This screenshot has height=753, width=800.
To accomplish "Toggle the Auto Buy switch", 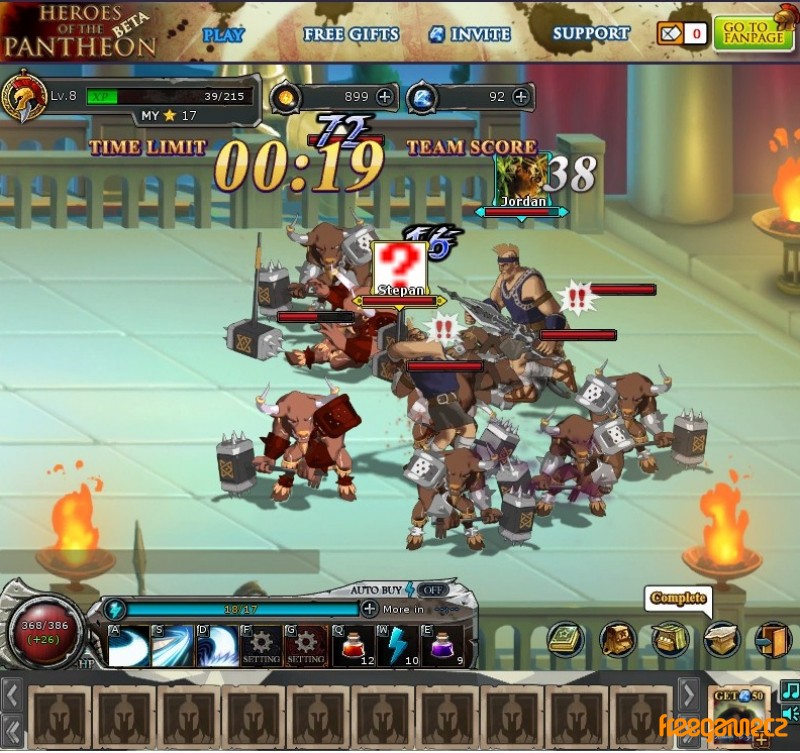I will [431, 590].
